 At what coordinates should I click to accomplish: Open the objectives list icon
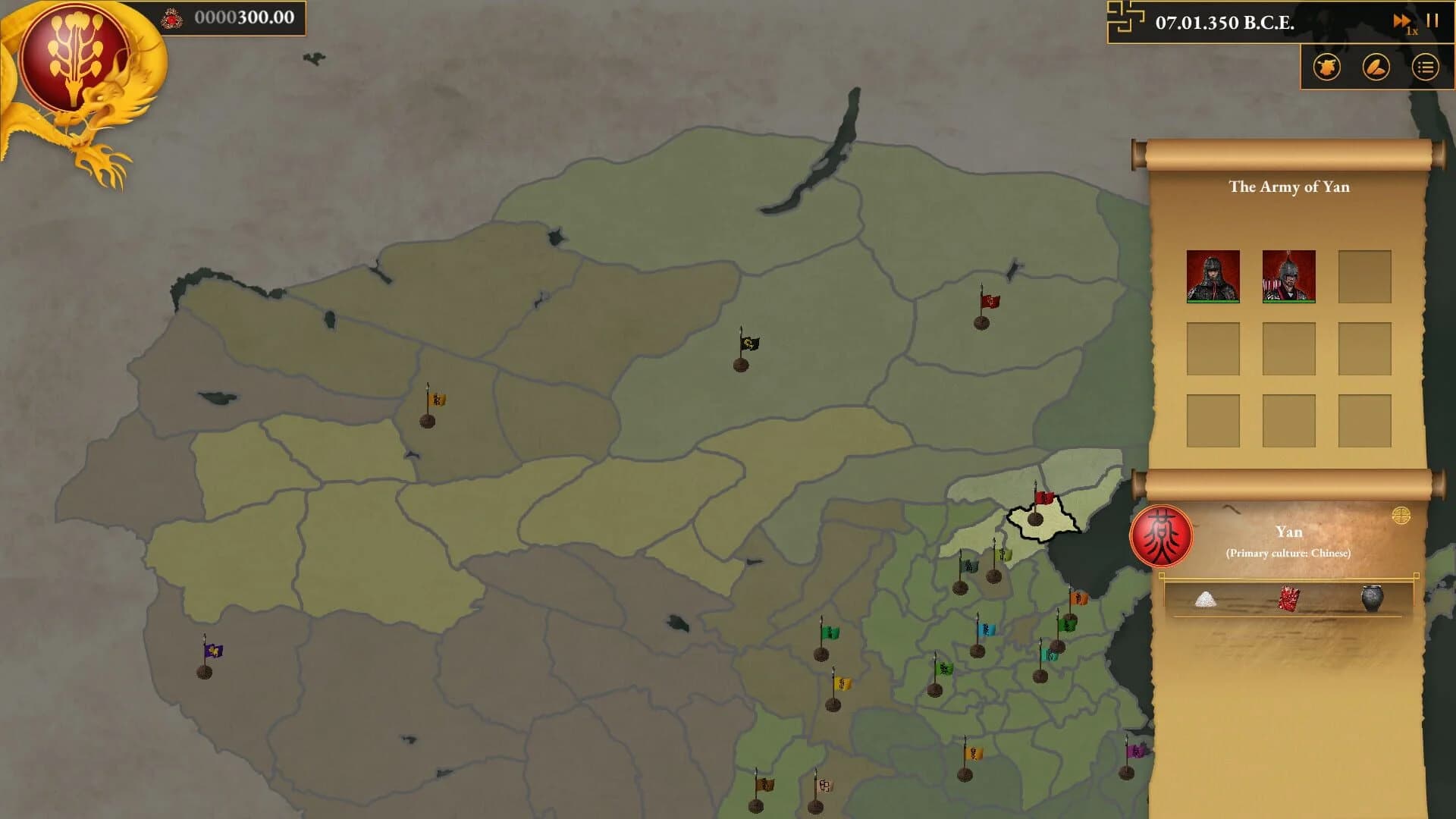[1425, 67]
